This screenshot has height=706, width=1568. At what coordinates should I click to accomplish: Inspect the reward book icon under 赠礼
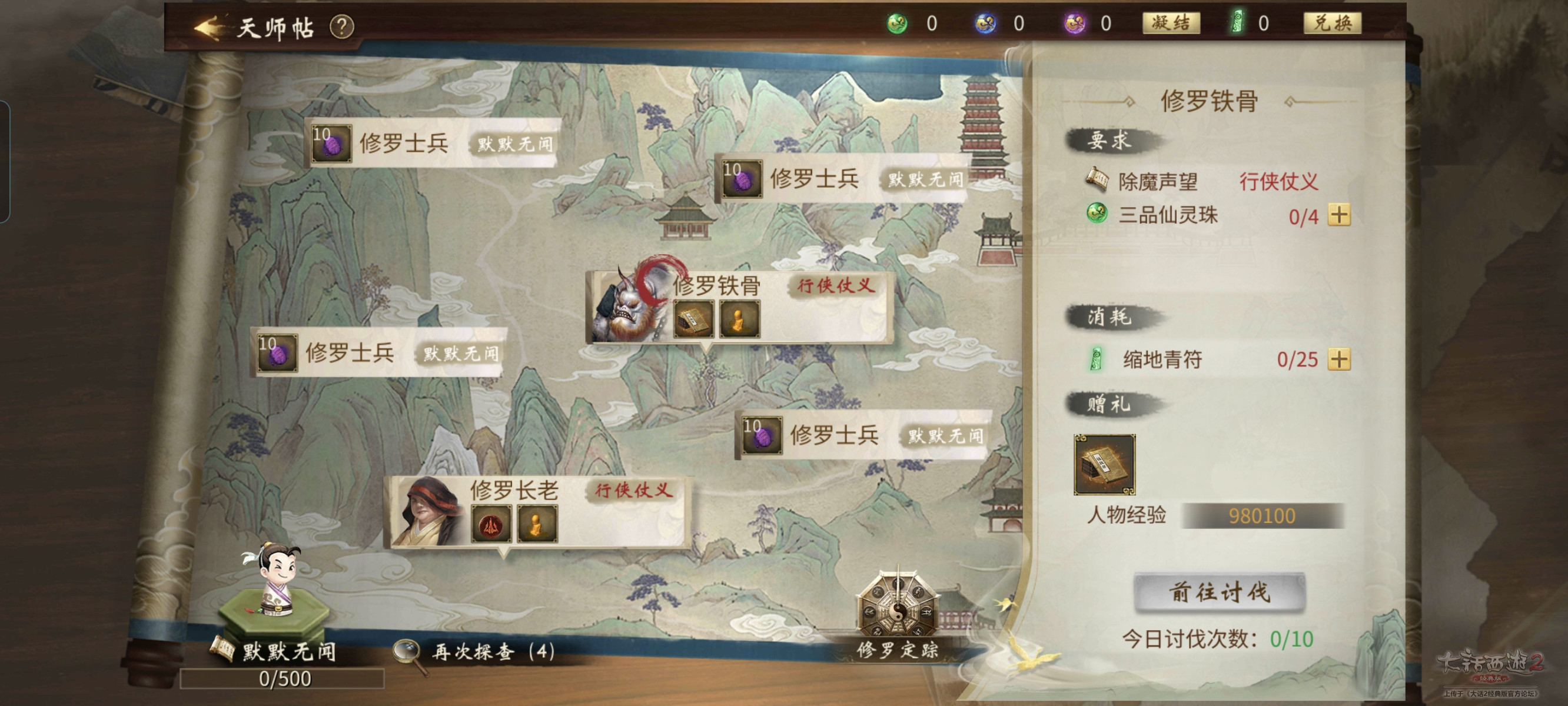[x=1104, y=464]
